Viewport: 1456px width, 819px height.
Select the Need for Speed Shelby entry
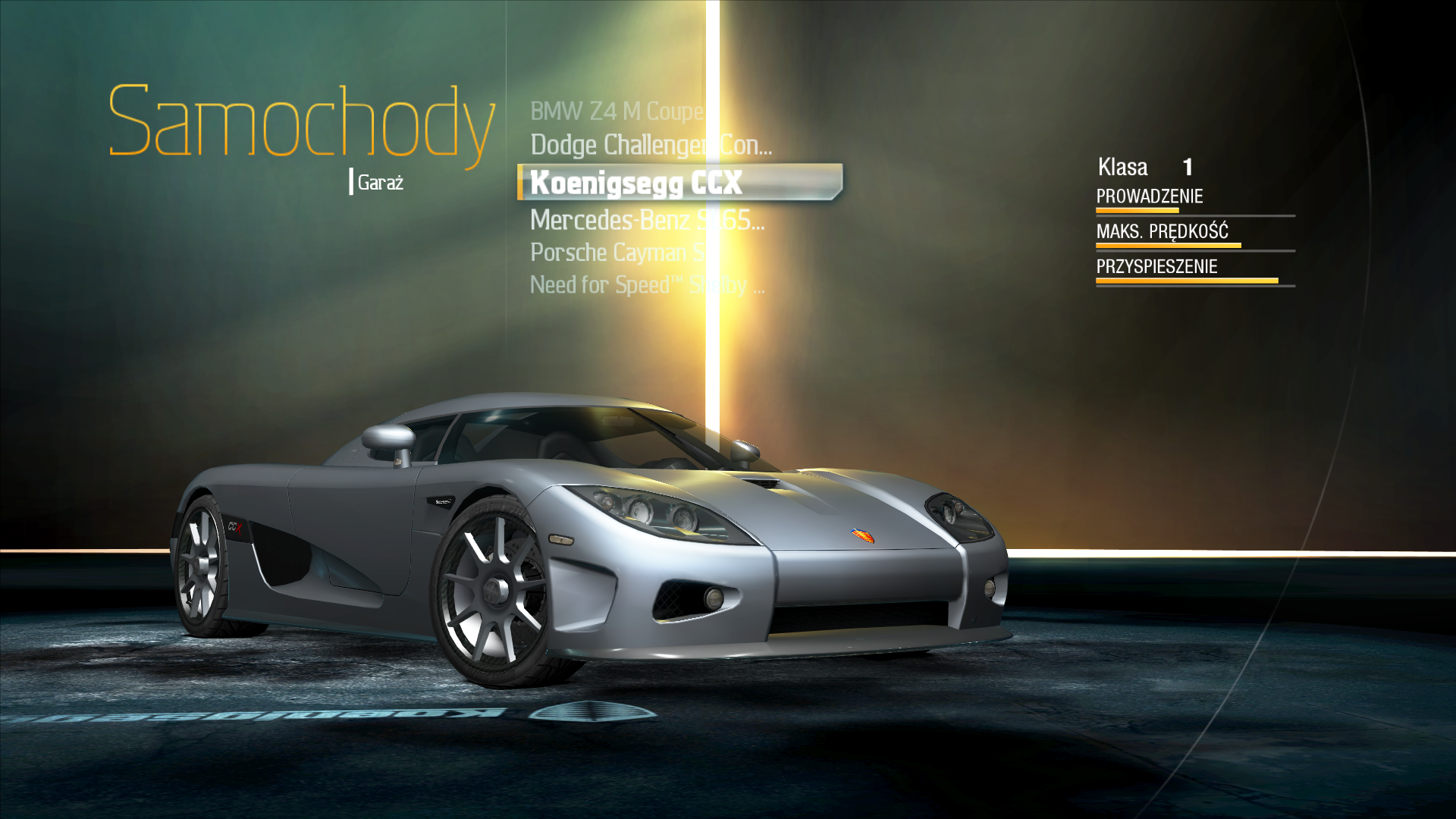646,285
